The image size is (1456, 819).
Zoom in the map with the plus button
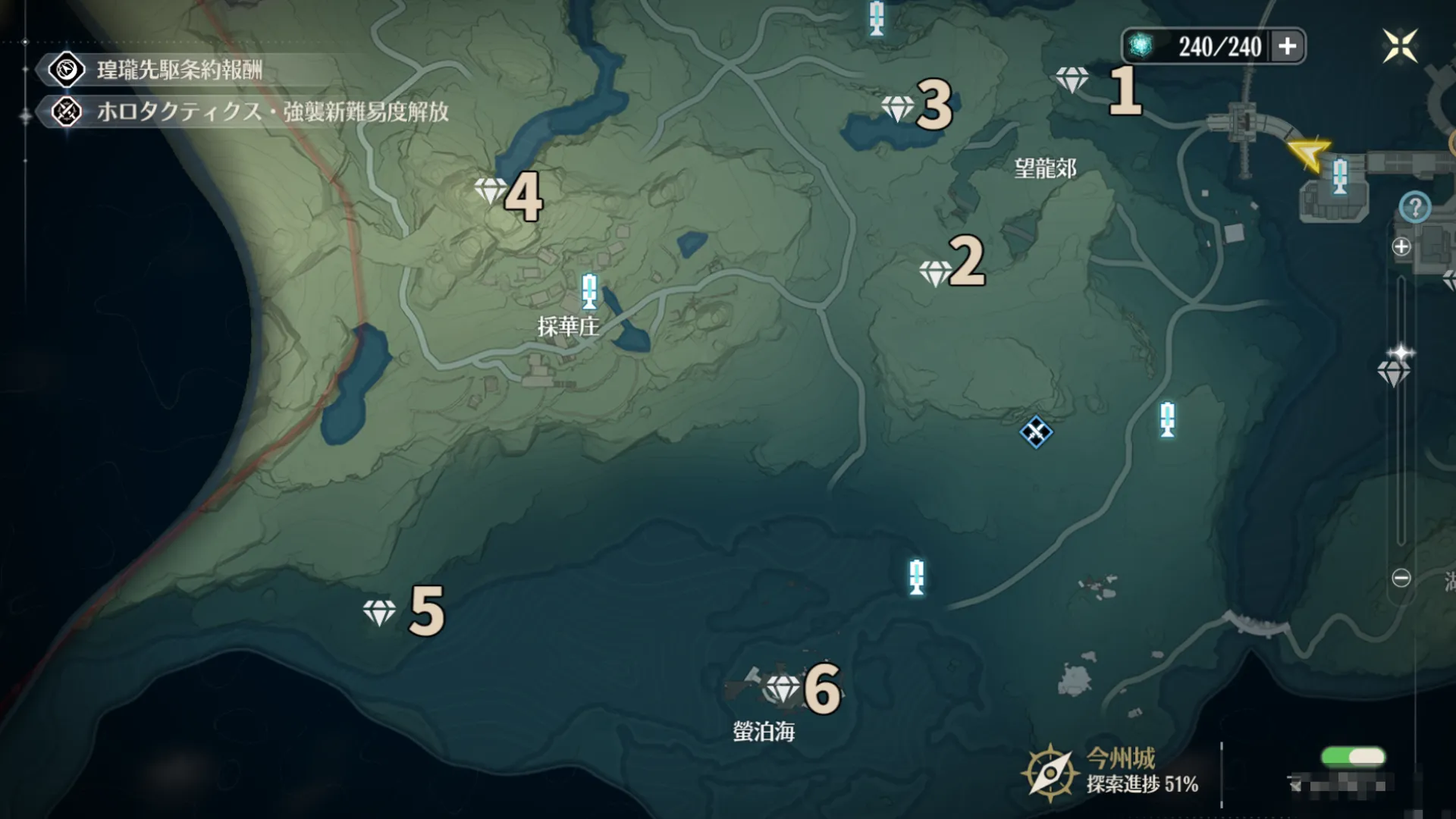pos(1401,246)
